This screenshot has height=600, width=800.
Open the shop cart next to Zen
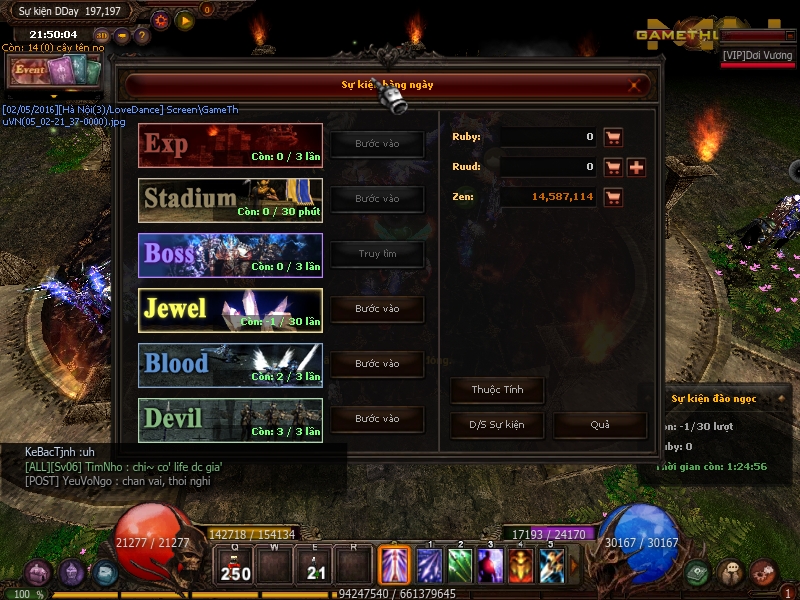[x=613, y=197]
